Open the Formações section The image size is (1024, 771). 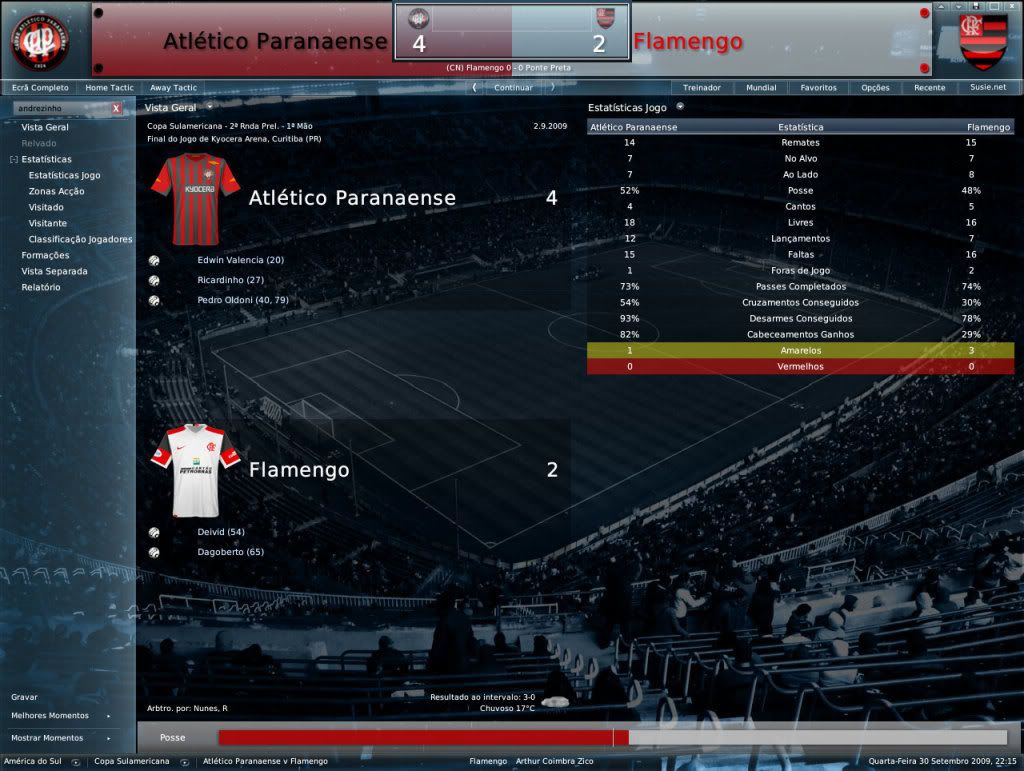pyautogui.click(x=45, y=256)
